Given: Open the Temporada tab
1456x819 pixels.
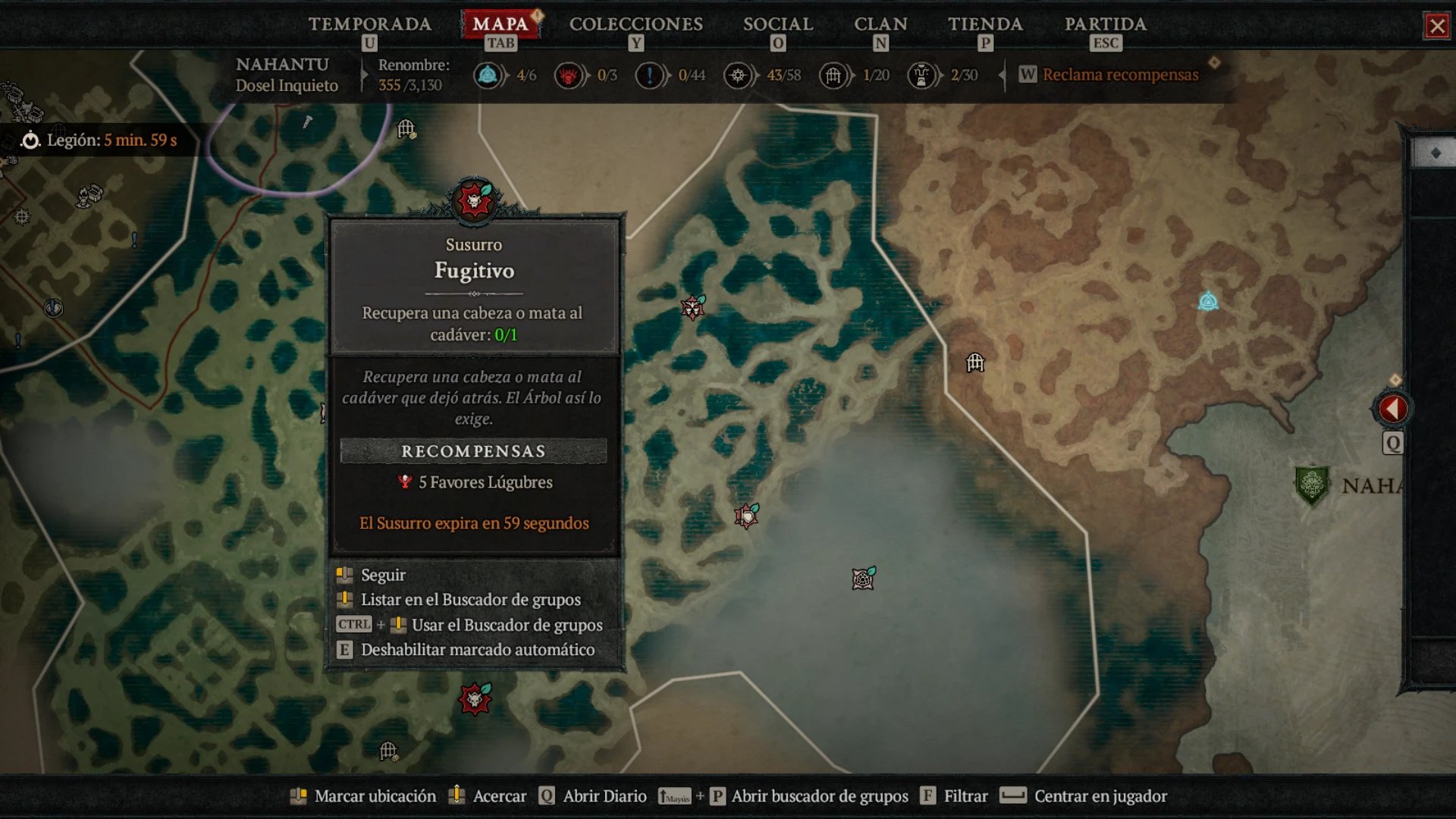Looking at the screenshot, I should point(369,24).
